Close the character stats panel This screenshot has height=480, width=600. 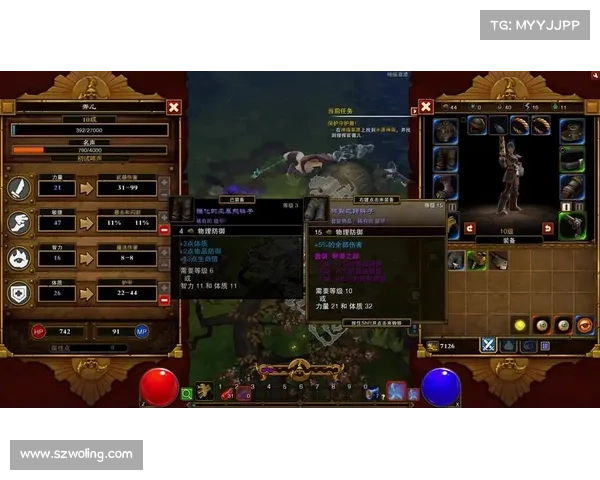point(174,107)
